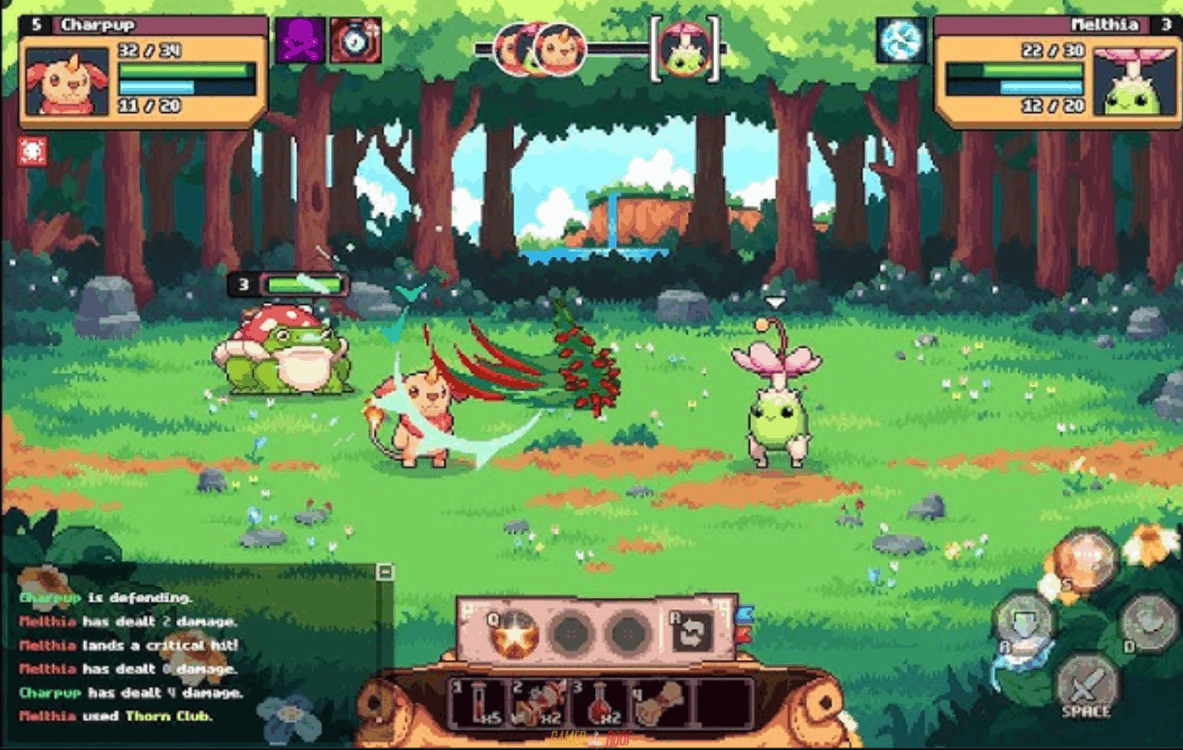The image size is (1183, 750).
Task: Click Melthia's portrait in the enemy panel
Action: coord(1131,81)
